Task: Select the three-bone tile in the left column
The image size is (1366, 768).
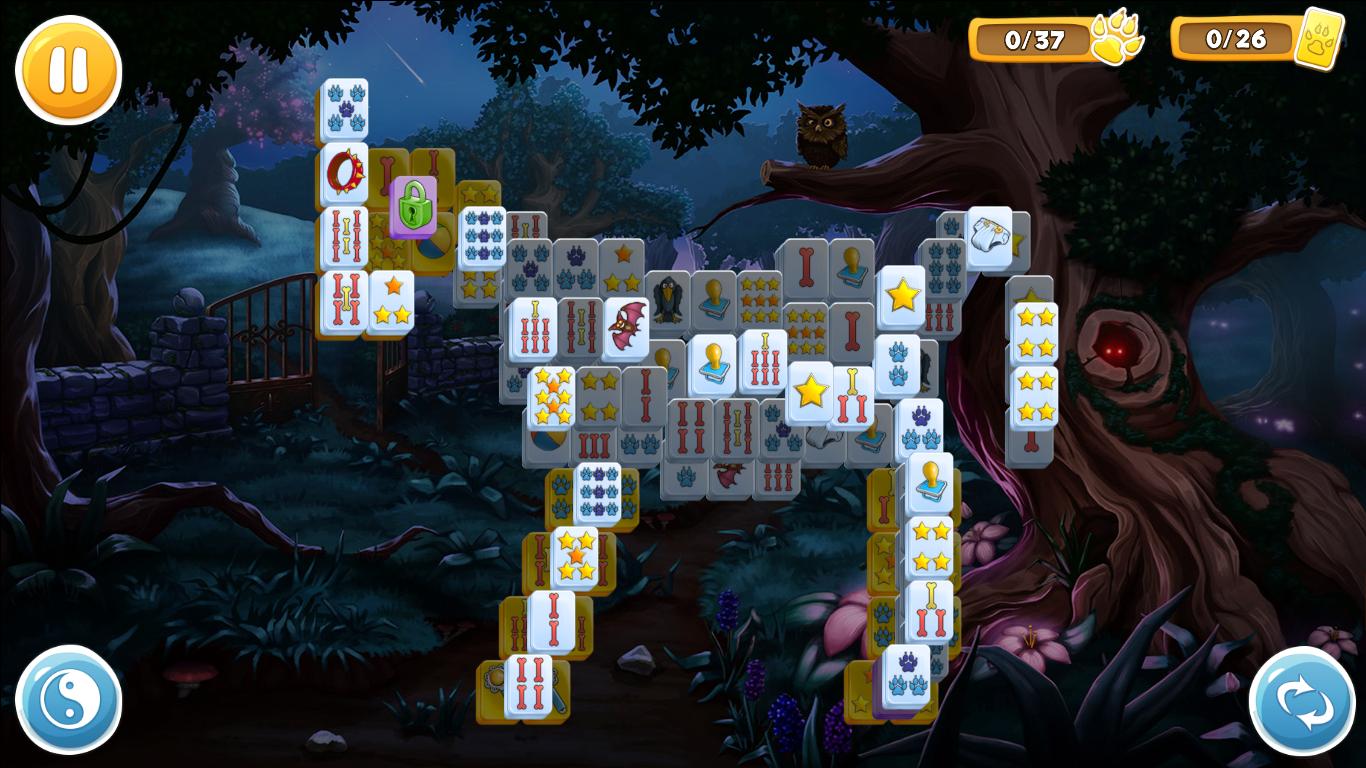Action: pos(343,297)
